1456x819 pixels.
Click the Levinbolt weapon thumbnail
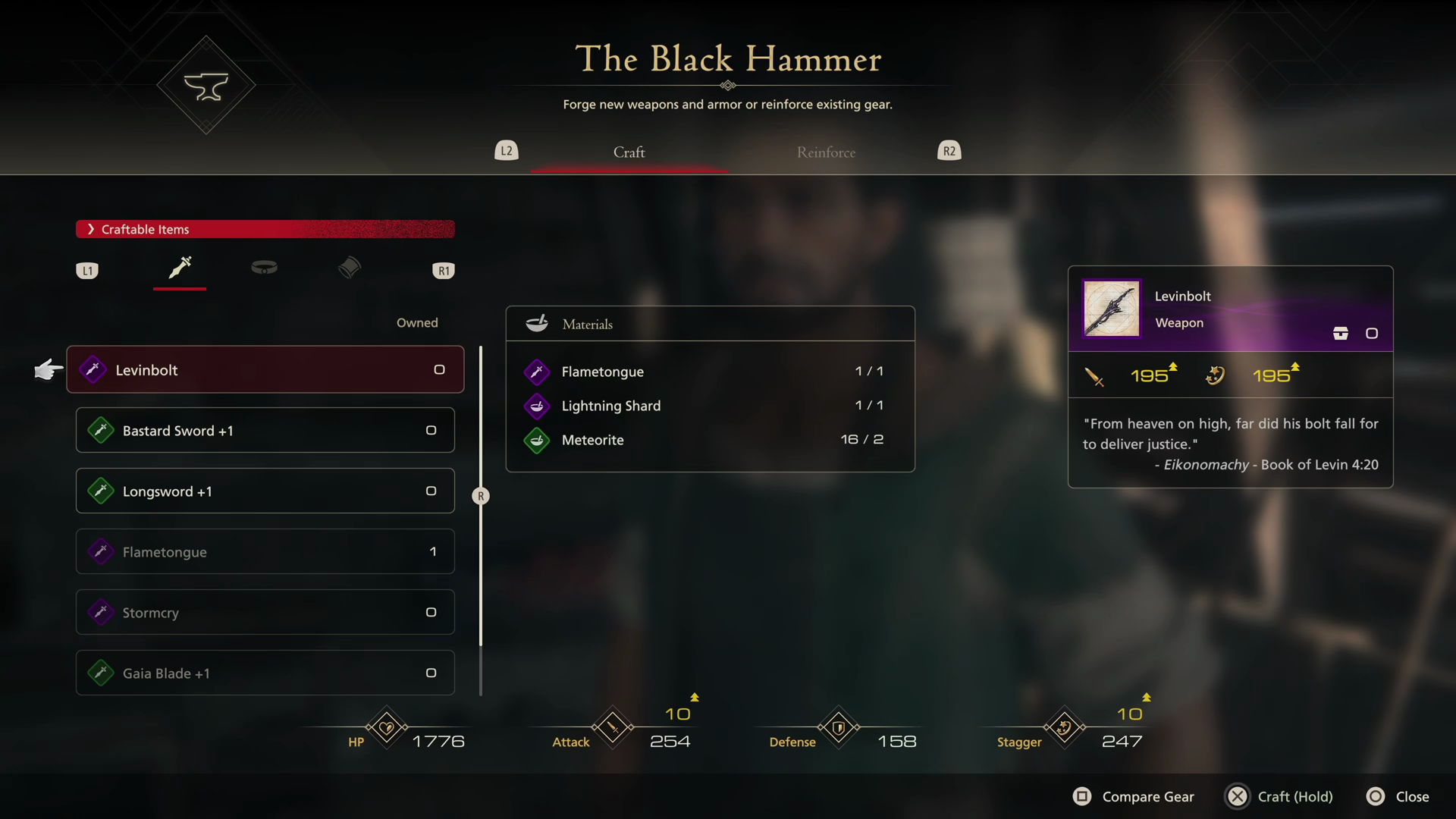(x=1112, y=309)
